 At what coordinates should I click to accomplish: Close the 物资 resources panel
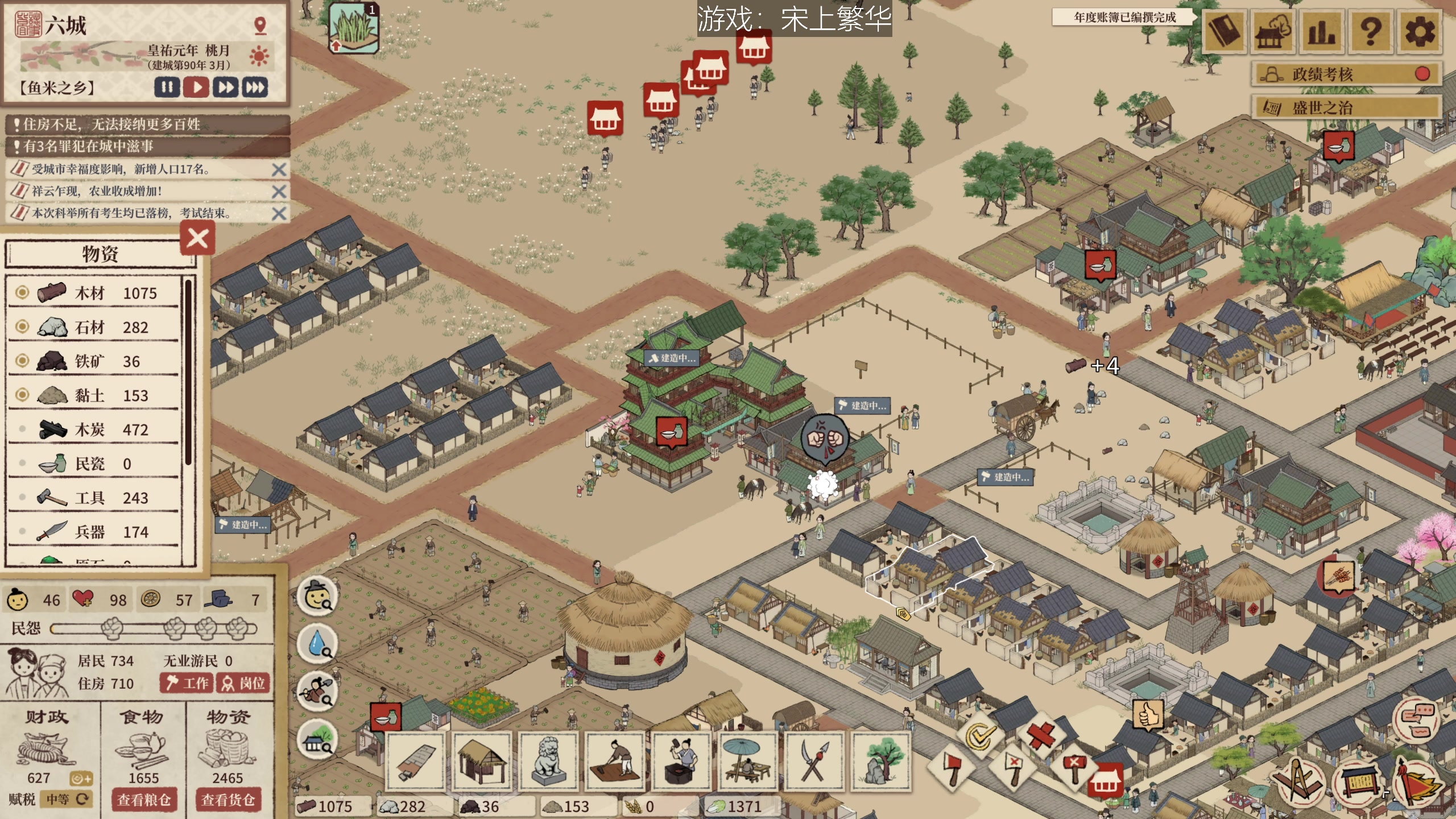[x=197, y=239]
